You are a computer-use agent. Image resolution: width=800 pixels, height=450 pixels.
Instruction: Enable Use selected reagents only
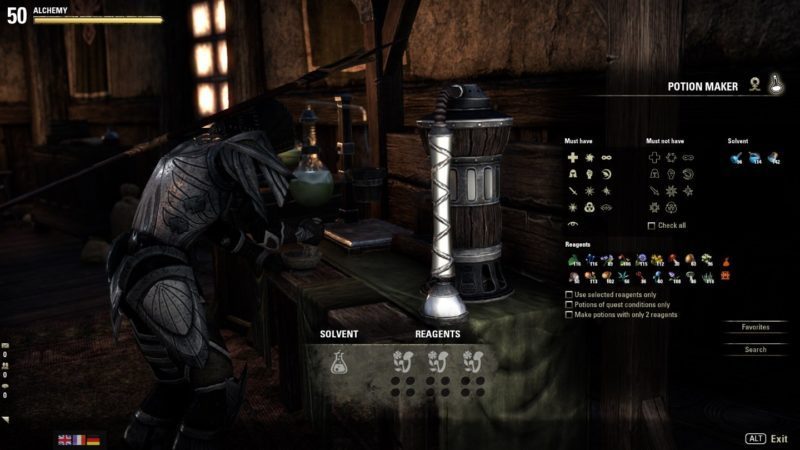[569, 295]
